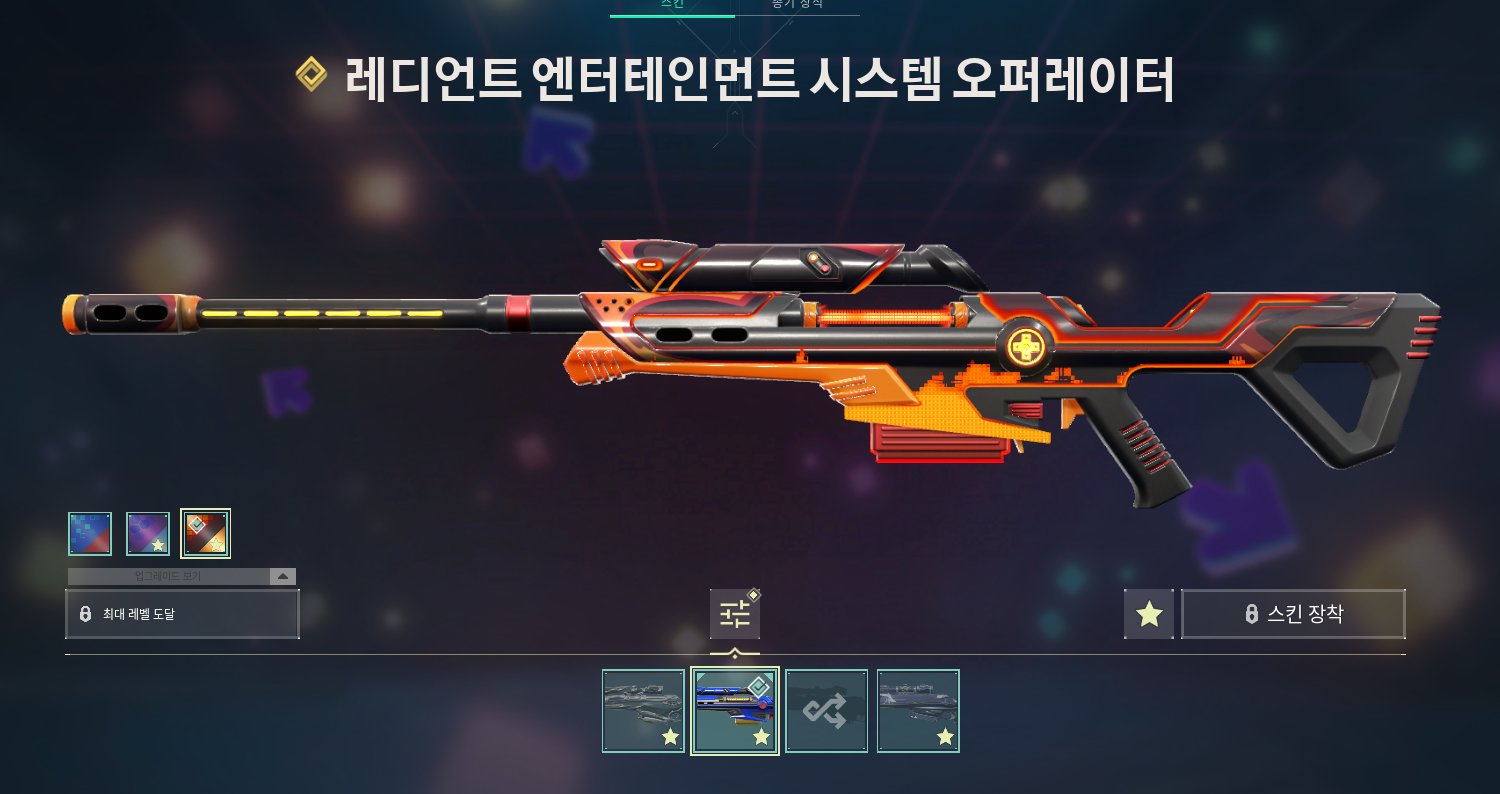Equip the skin with 스킨 장착
The width and height of the screenshot is (1500, 794).
coord(1293,614)
